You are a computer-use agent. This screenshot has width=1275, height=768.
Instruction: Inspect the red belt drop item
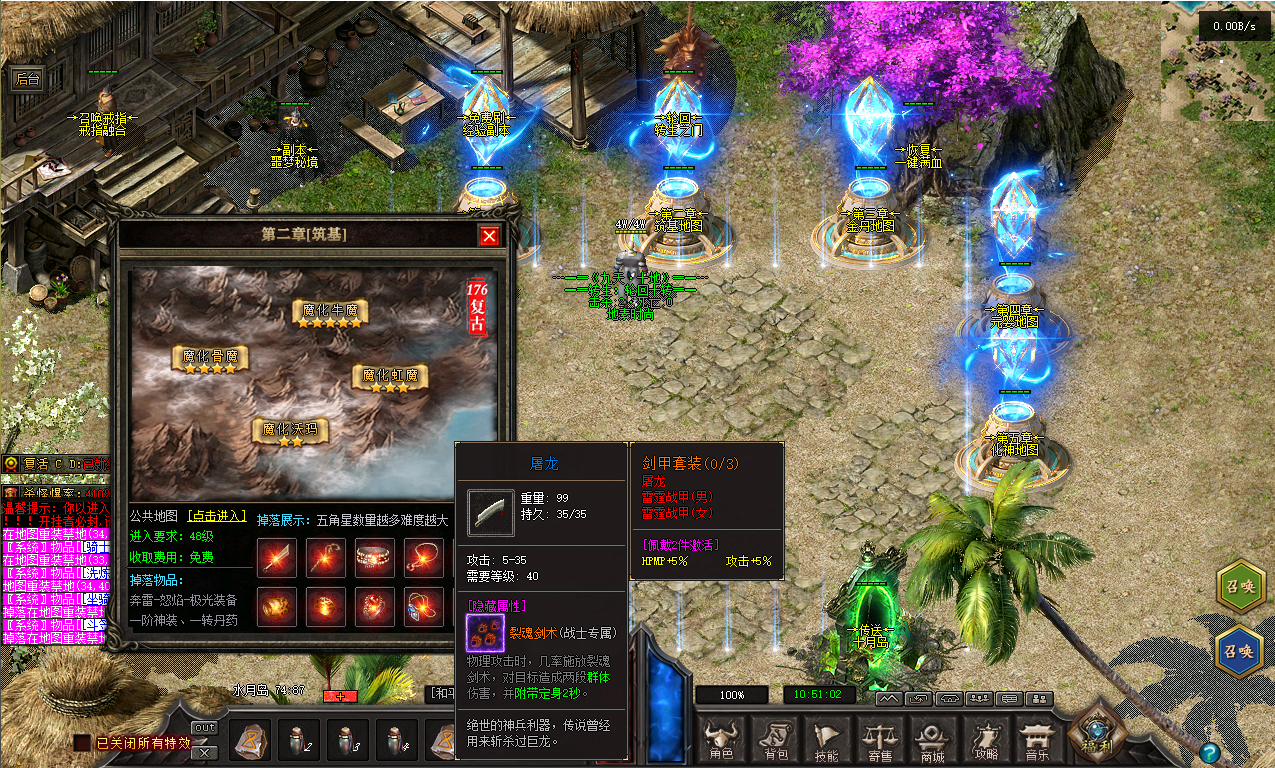[x=375, y=558]
